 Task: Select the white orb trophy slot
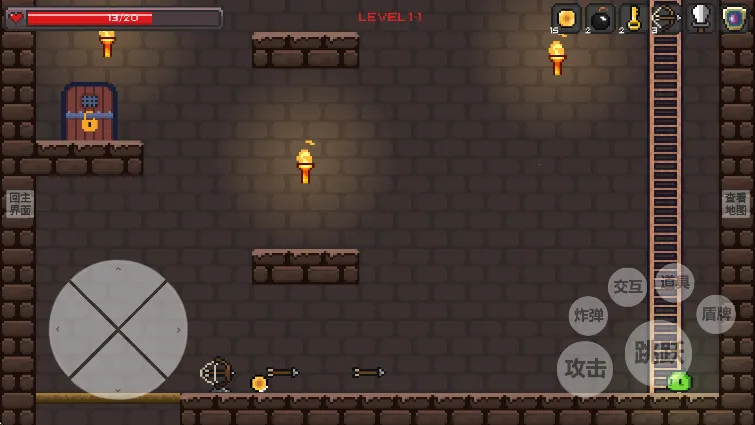coord(700,18)
